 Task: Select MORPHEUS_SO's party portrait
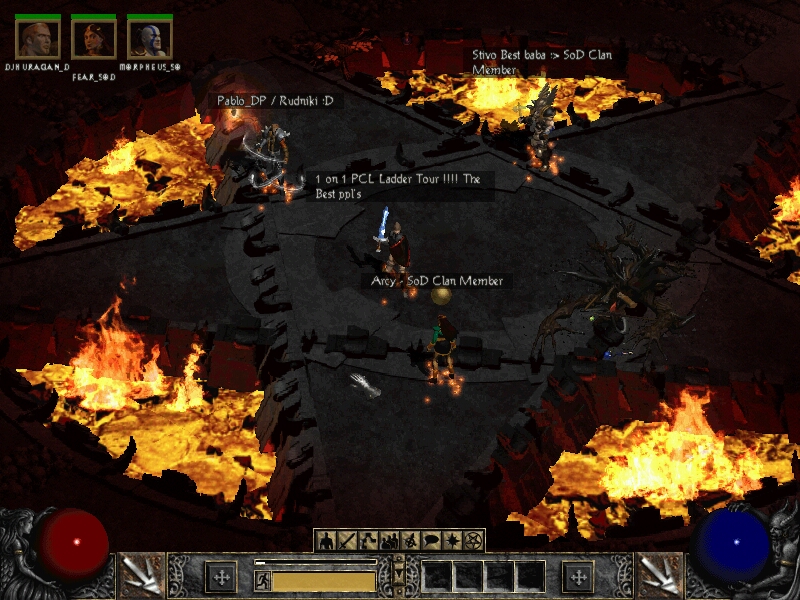(x=150, y=38)
